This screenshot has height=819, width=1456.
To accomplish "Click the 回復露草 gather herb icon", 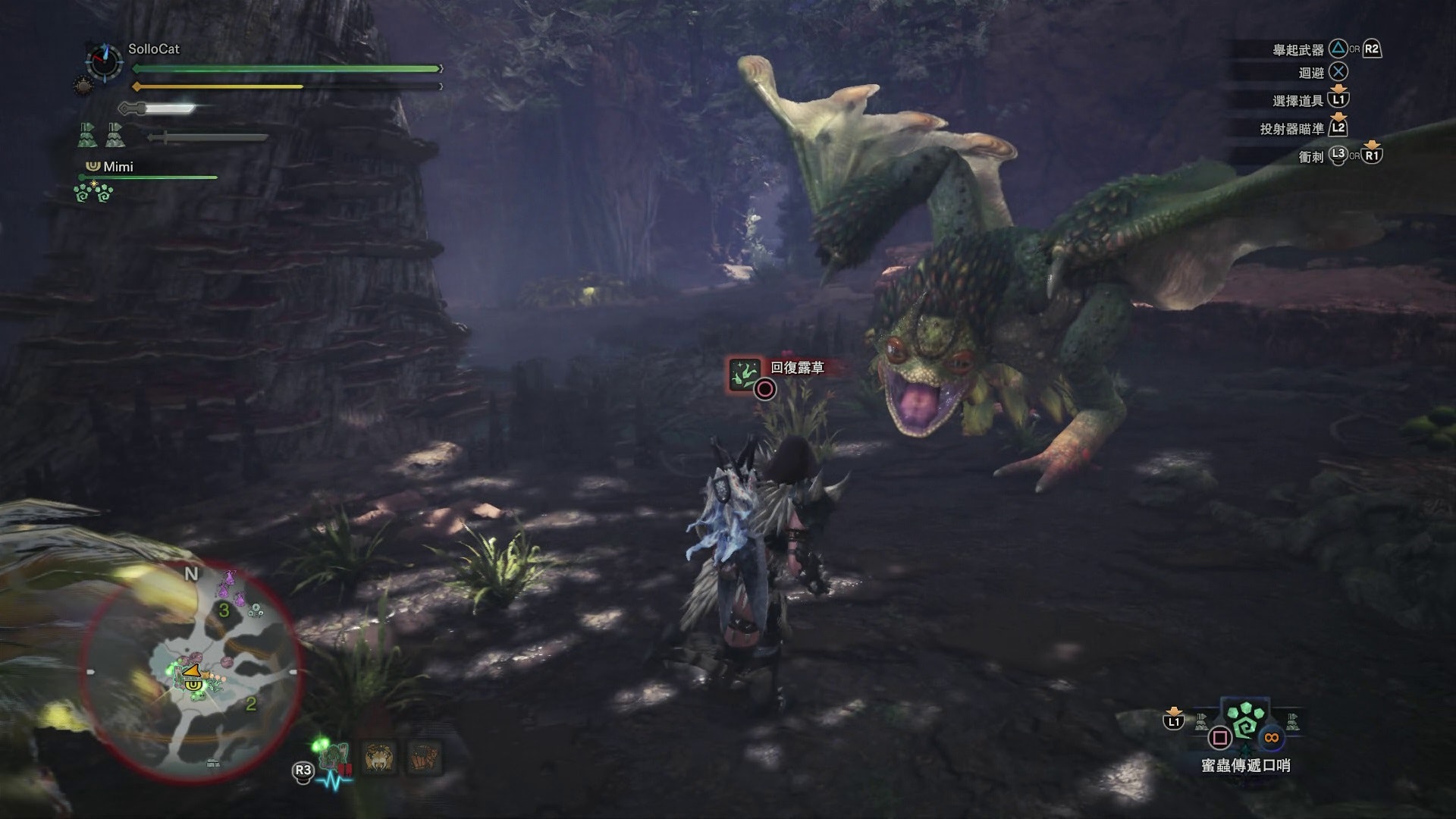I will point(745,375).
